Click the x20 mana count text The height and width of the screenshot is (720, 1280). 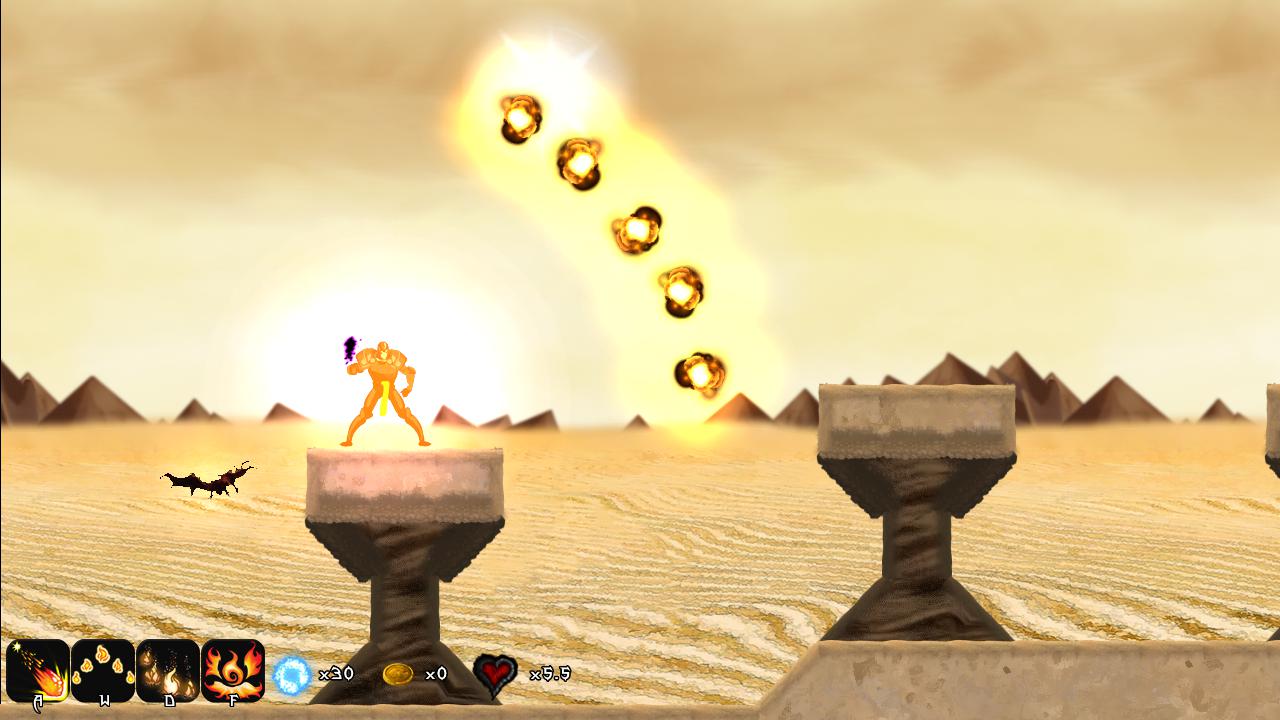[x=335, y=673]
